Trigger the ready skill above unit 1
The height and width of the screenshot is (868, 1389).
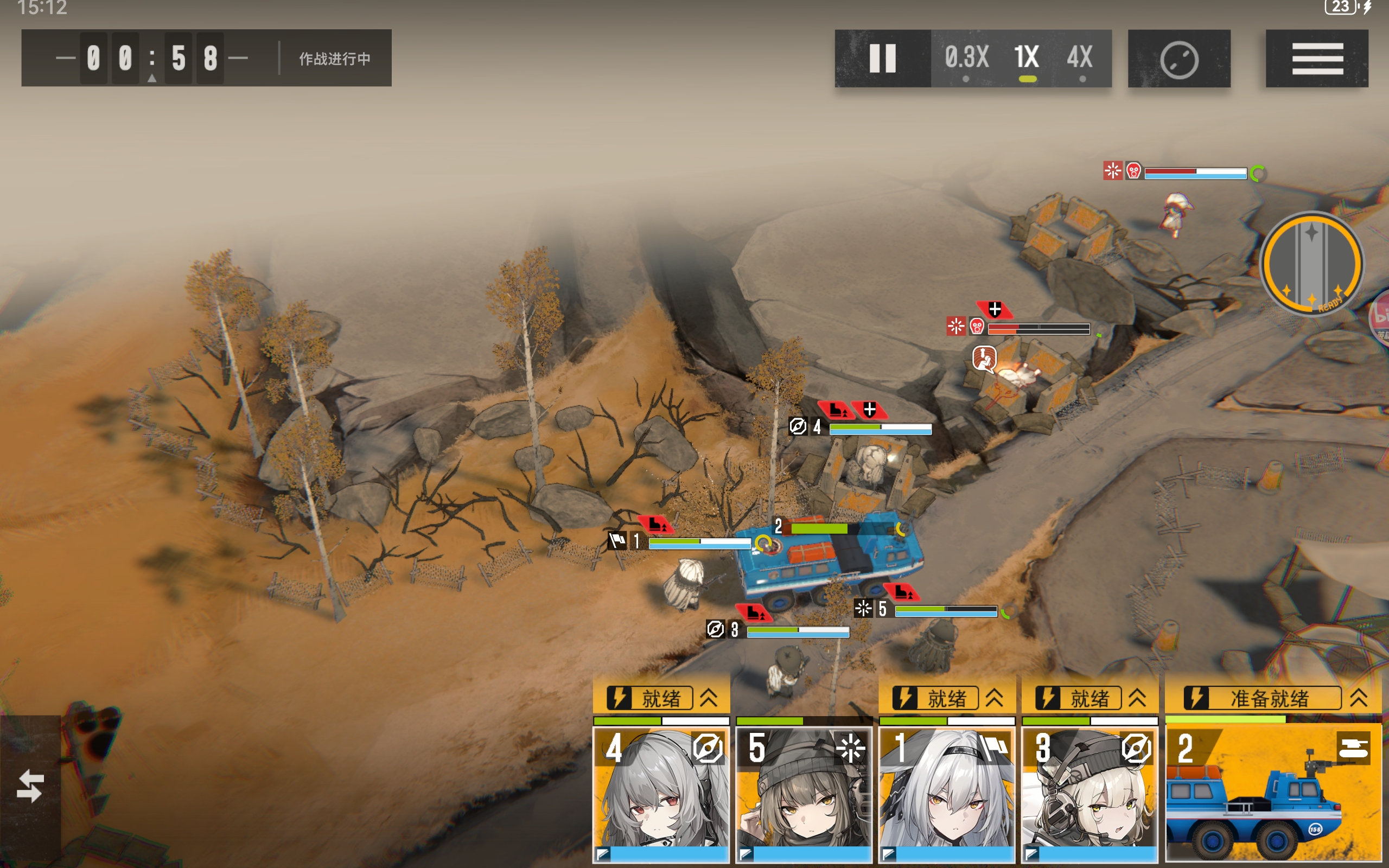click(x=946, y=698)
